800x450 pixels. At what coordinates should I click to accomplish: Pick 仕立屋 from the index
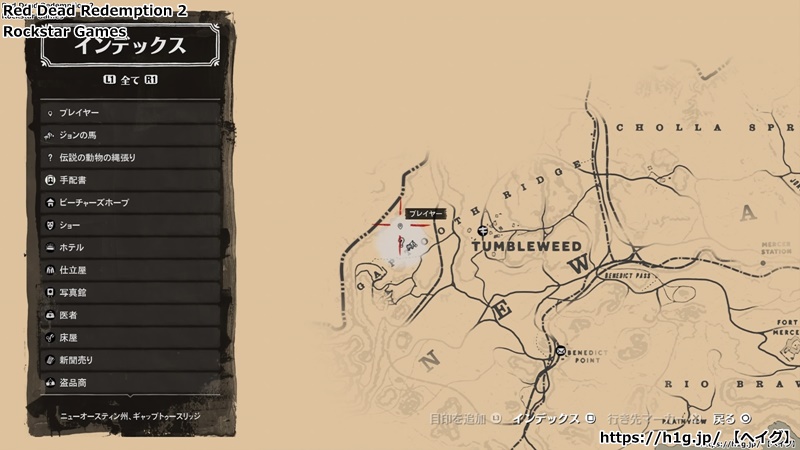[130, 270]
